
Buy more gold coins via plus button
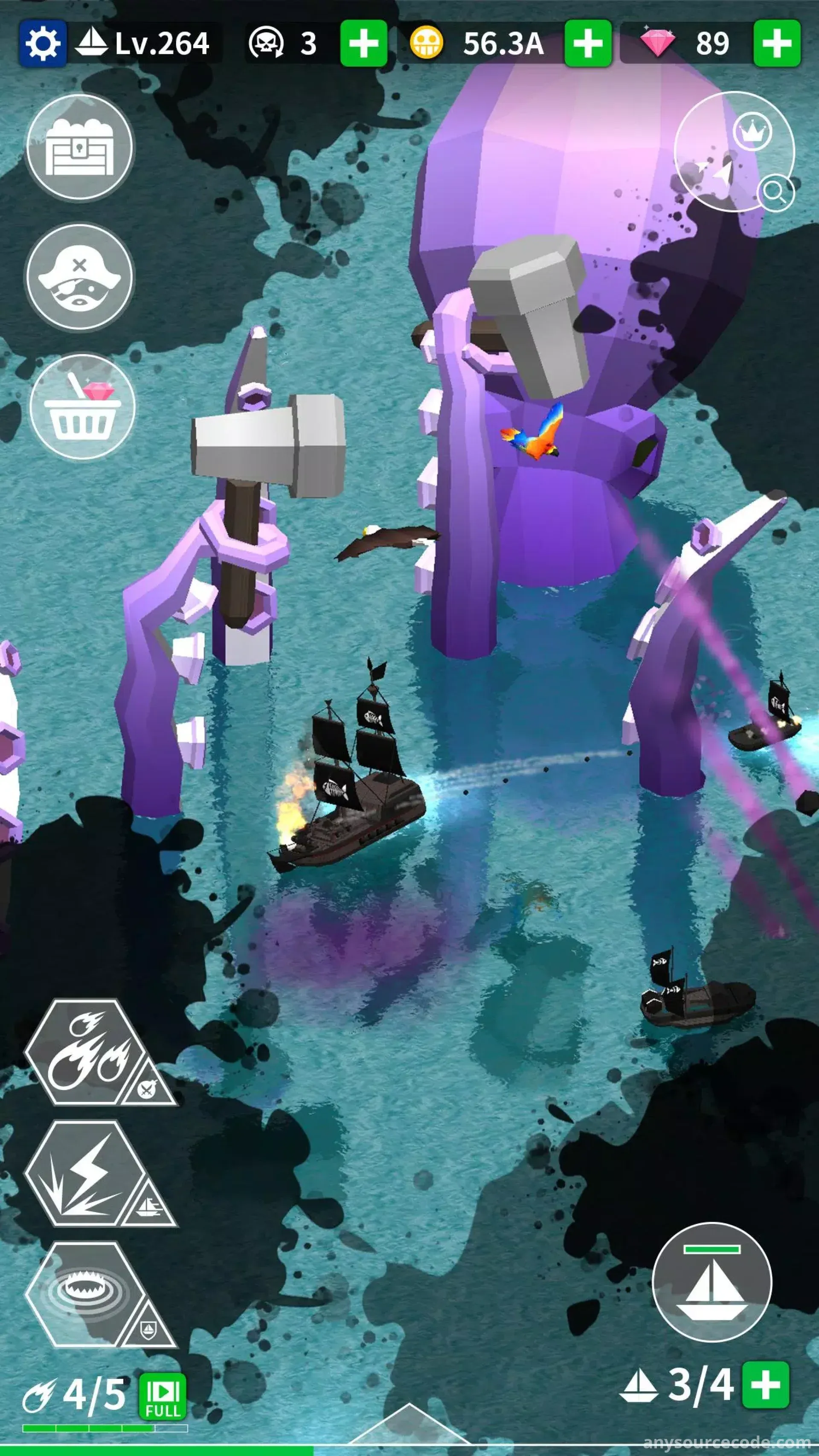(x=588, y=44)
